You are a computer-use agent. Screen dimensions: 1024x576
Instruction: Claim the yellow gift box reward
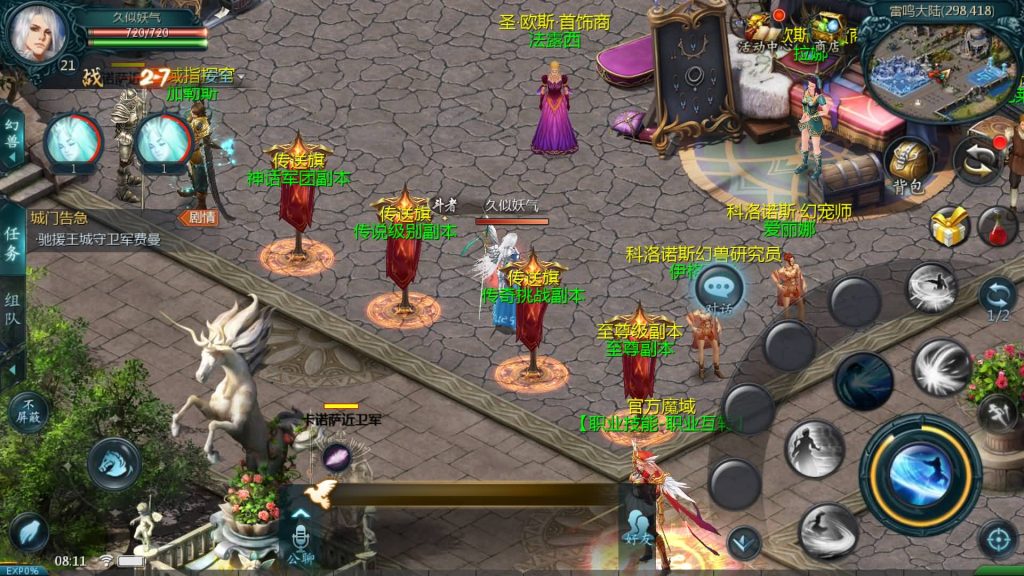(949, 227)
